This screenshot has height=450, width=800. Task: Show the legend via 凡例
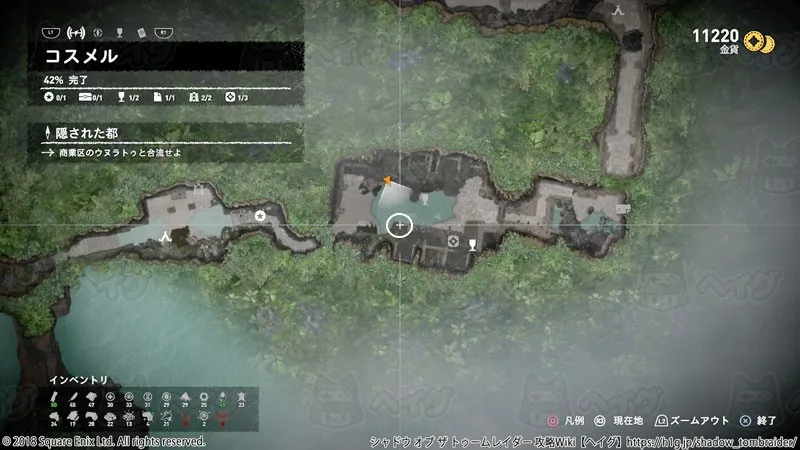tap(563, 422)
